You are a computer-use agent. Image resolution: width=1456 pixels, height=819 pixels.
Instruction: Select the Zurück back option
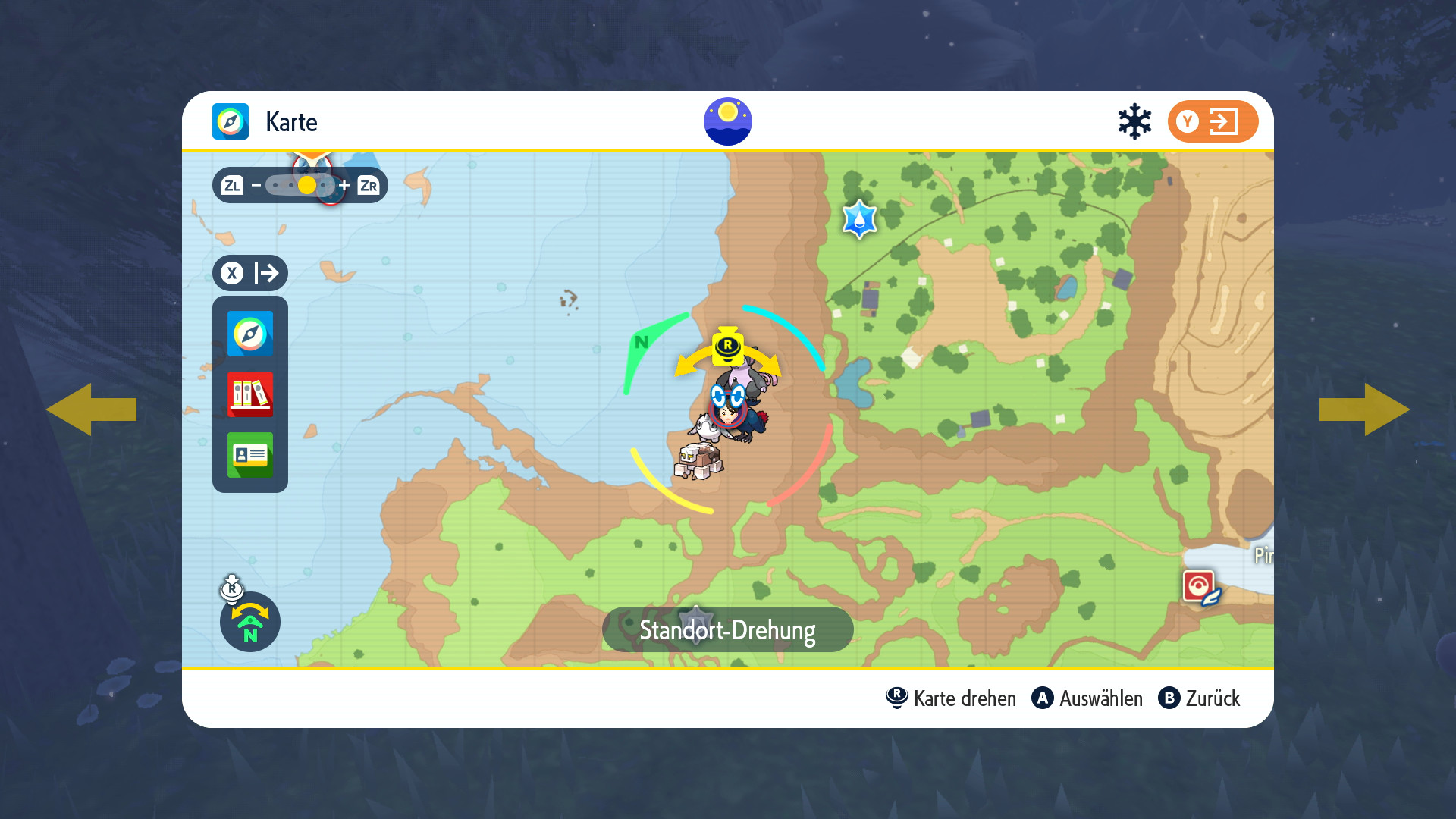[1200, 698]
